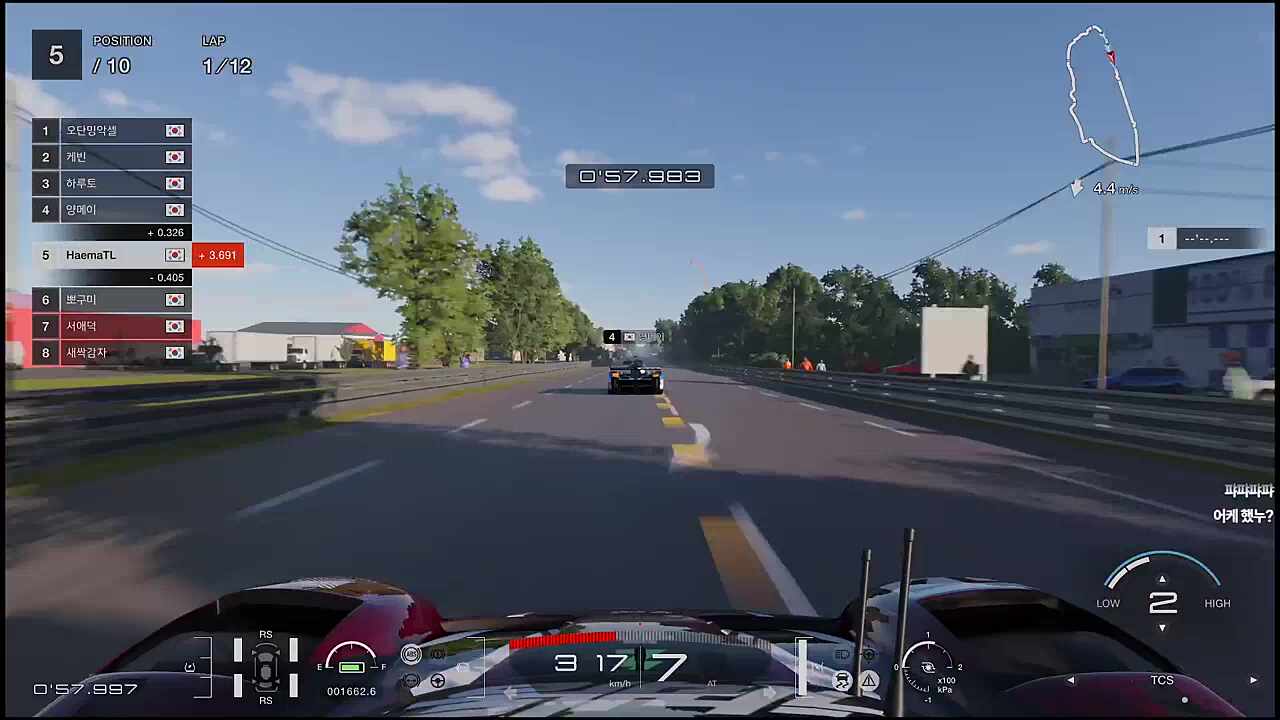1280x720 pixels.
Task: Choose the 뽀구미 leaderboard row
Action: pyautogui.click(x=112, y=300)
